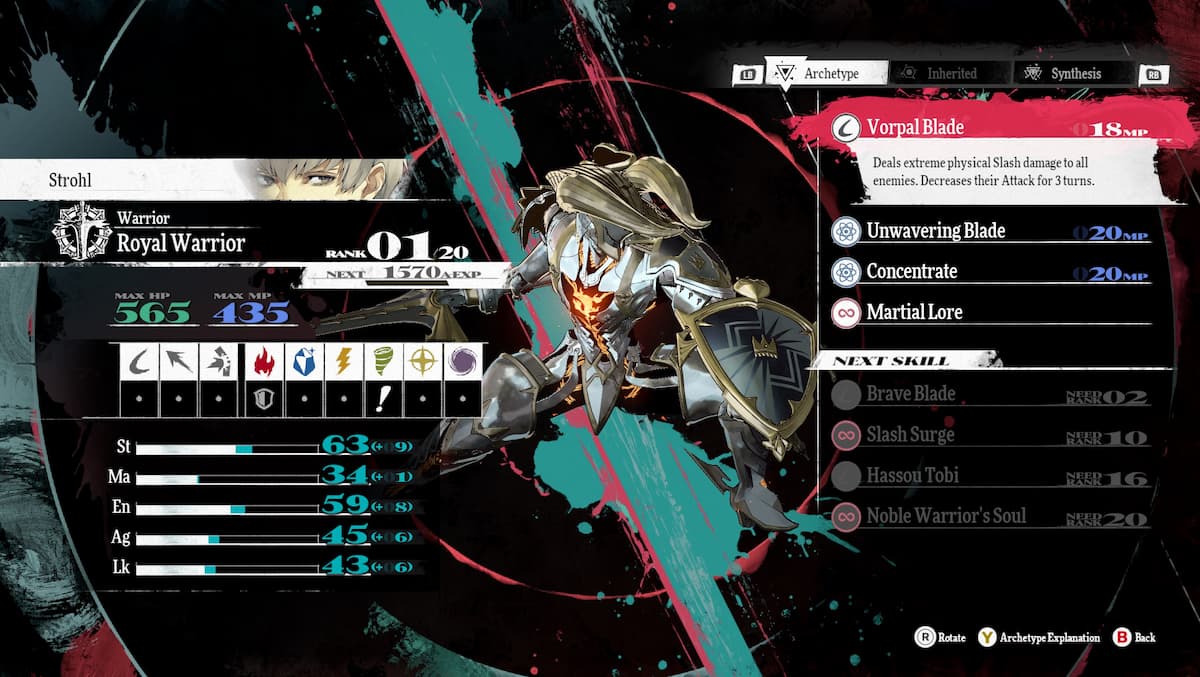Select the Vorpal Blade skill
The image size is (1200, 677).
pyautogui.click(x=915, y=128)
